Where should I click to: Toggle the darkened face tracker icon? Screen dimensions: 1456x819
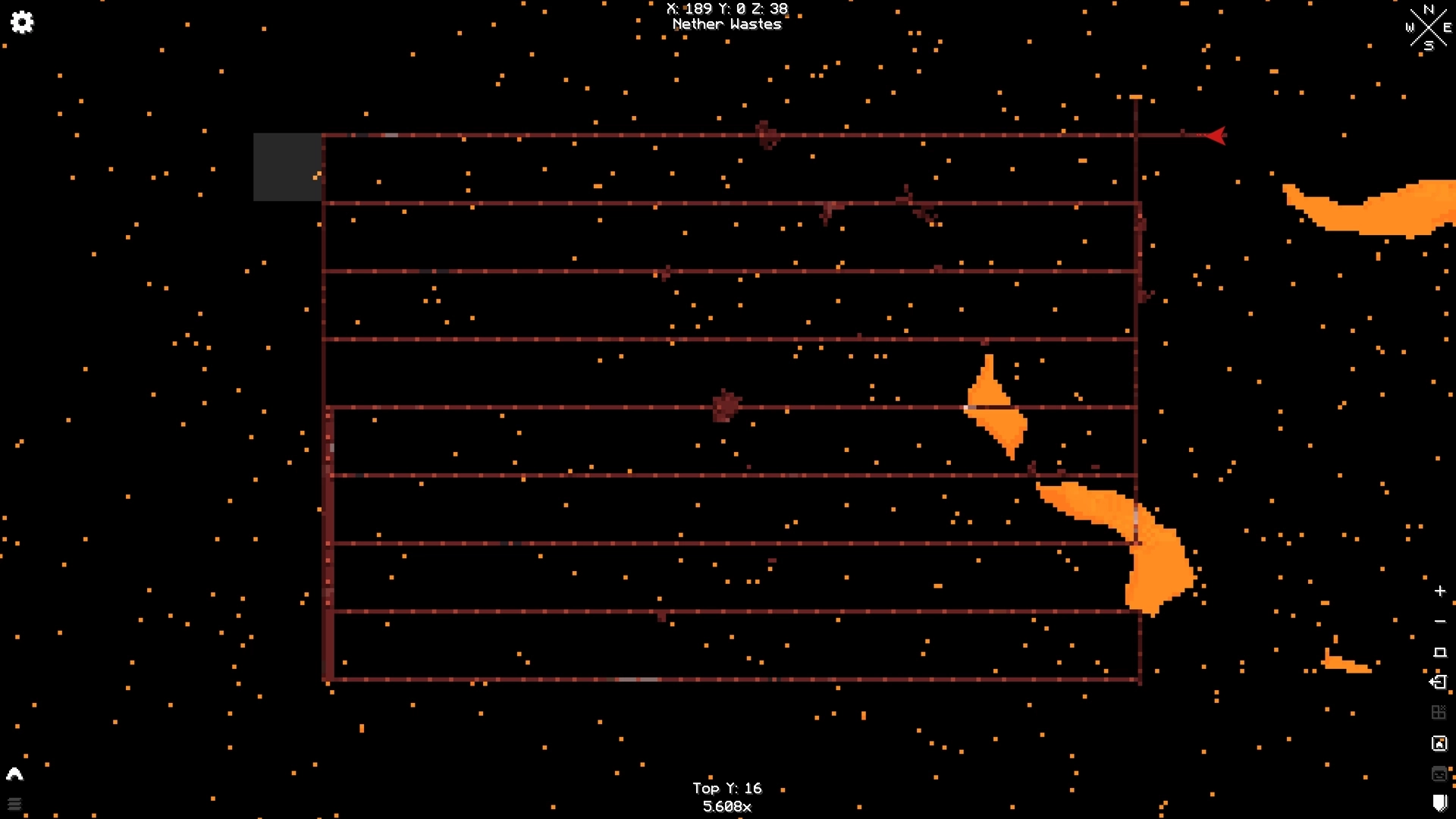(1439, 773)
